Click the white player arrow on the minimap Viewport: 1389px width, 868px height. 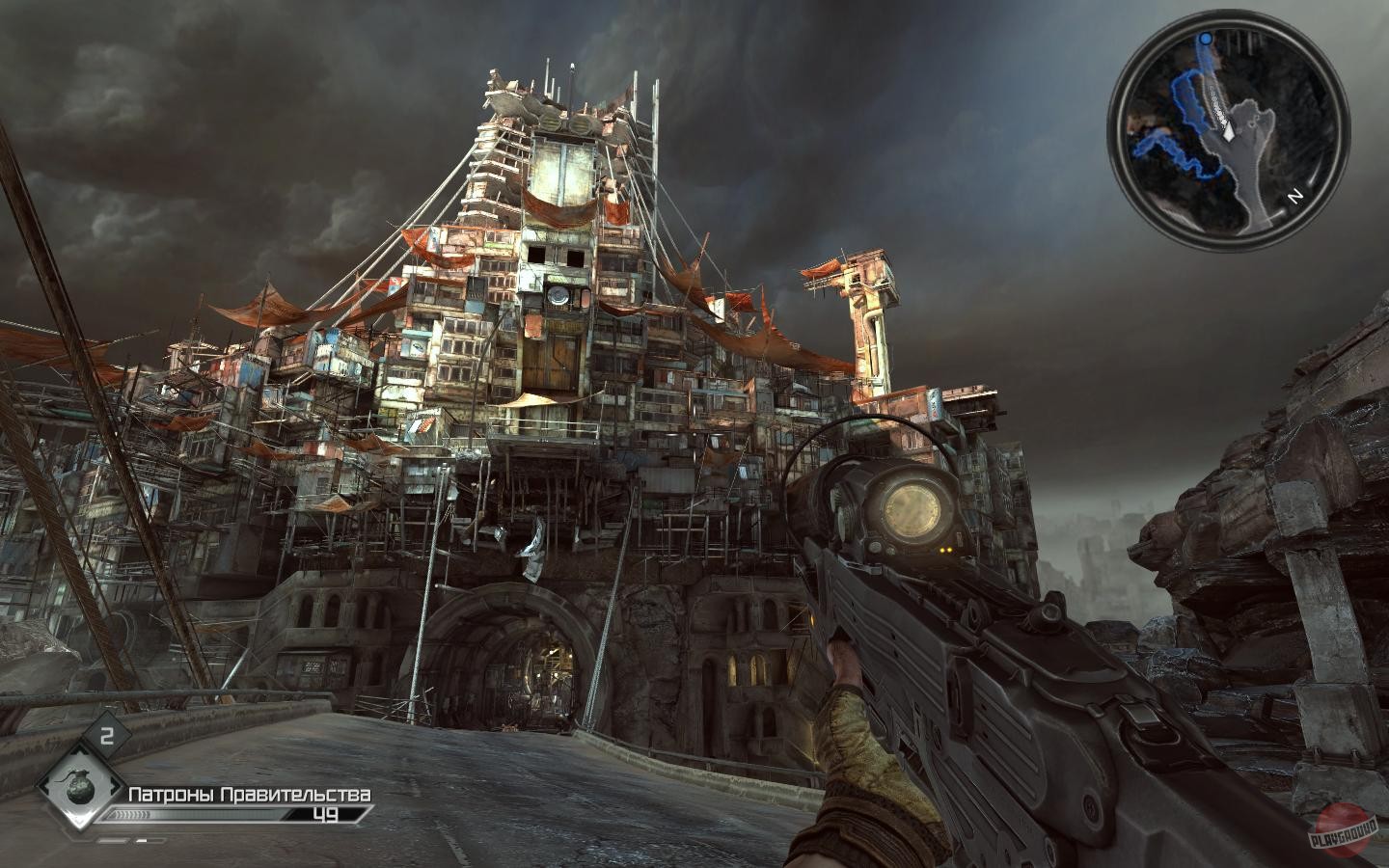1228,129
